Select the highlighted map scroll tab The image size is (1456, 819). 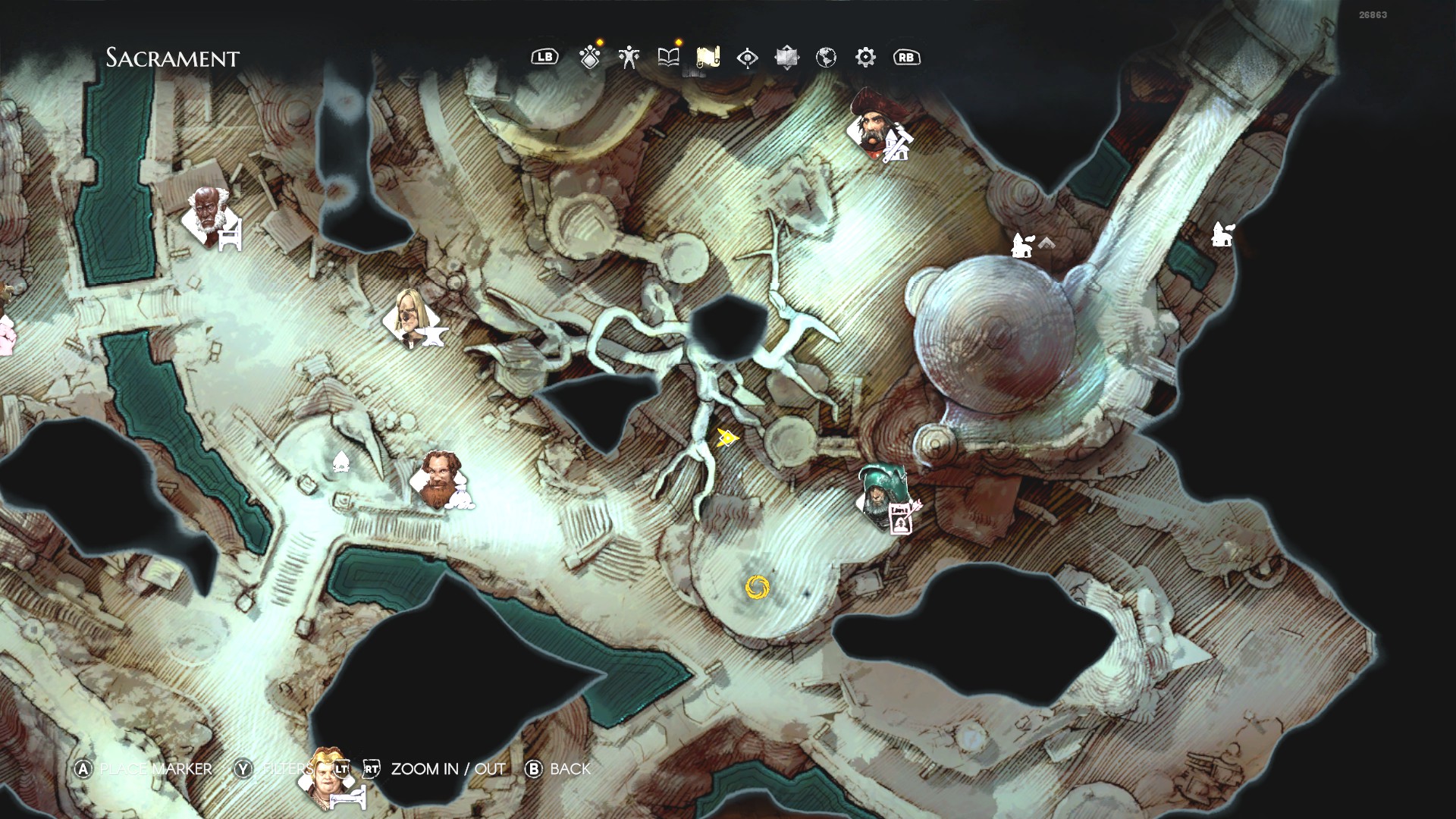[708, 58]
